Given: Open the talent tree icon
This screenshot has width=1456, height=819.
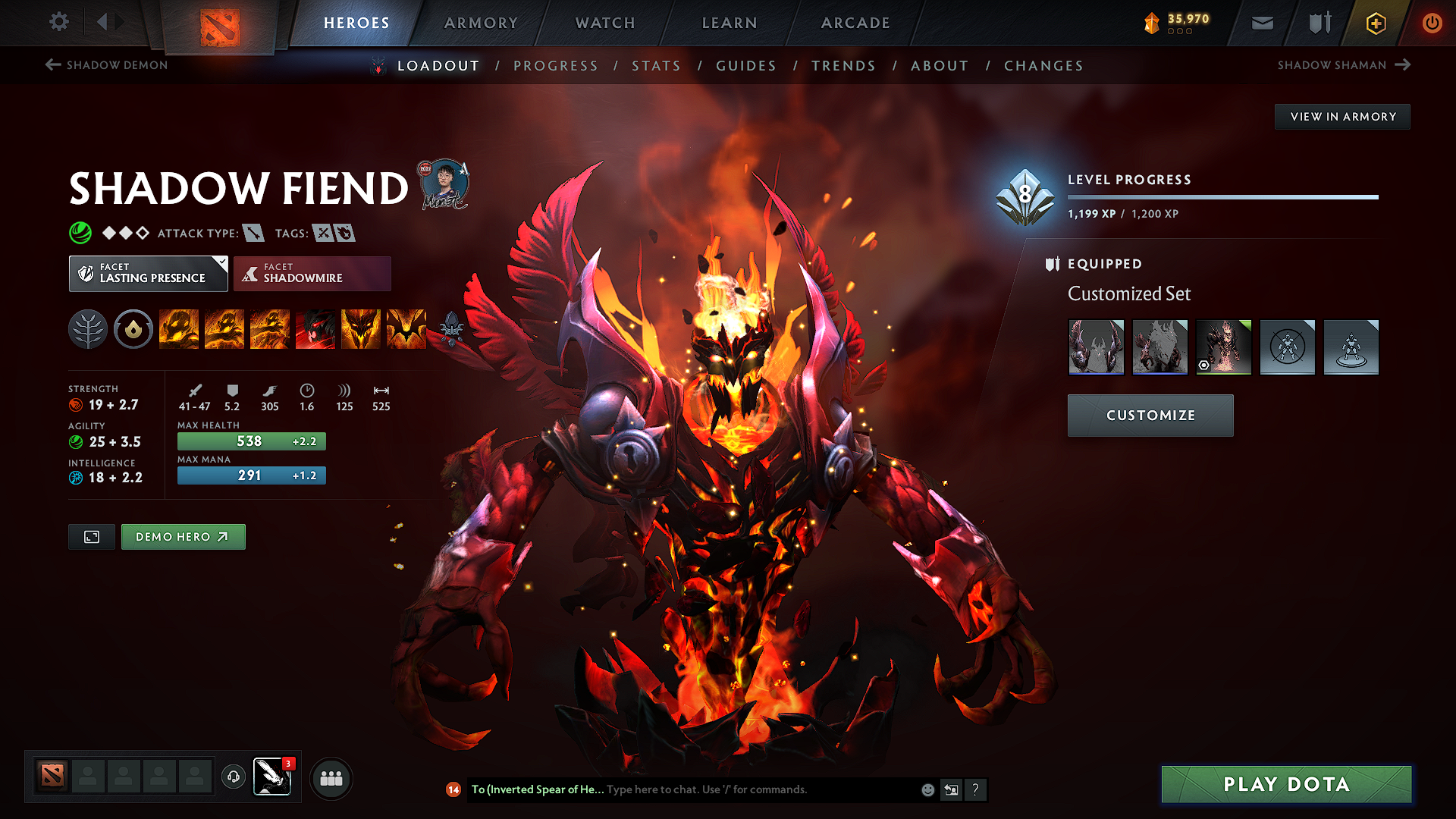Looking at the screenshot, I should (88, 329).
